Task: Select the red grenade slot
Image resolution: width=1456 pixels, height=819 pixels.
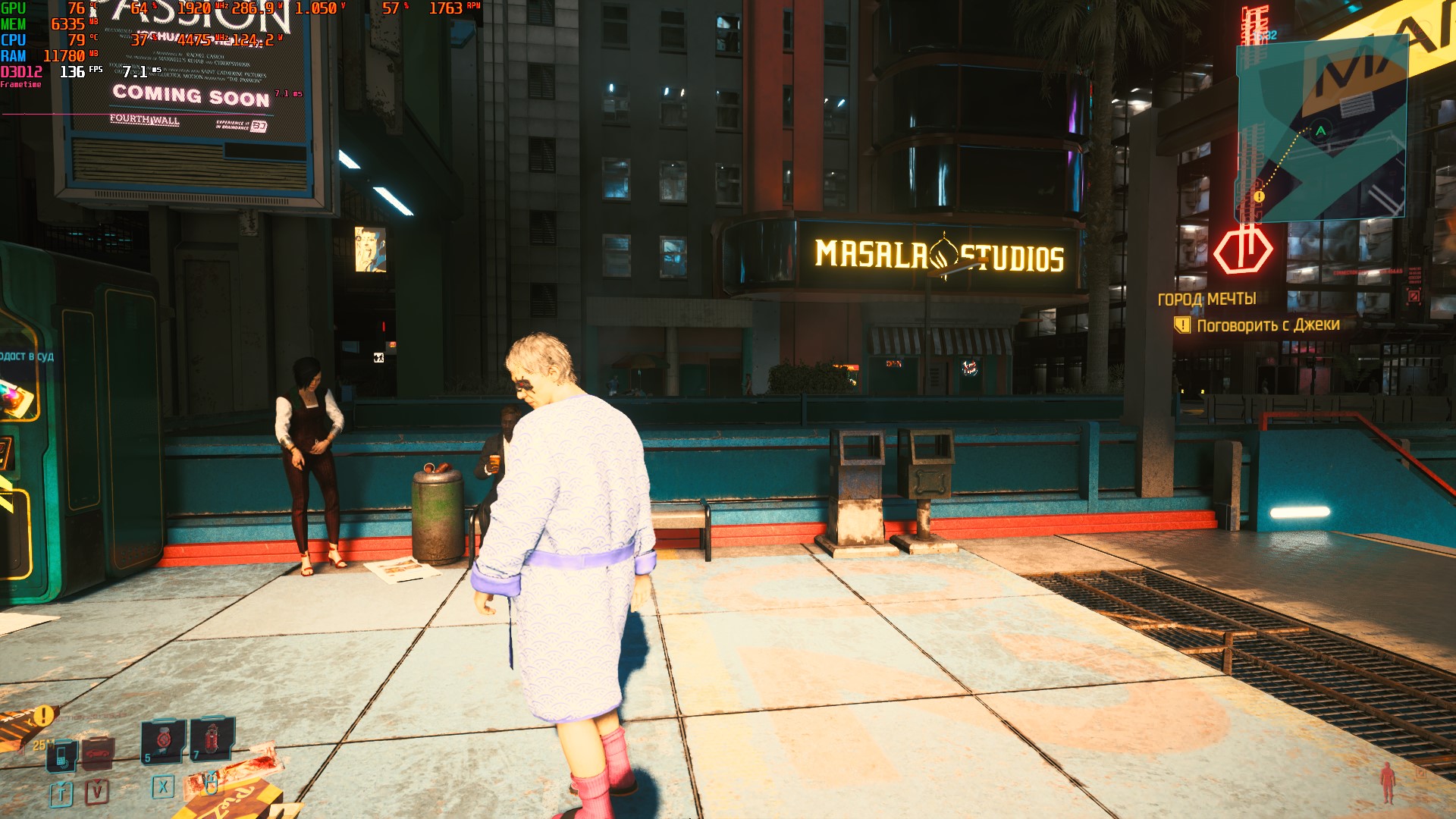Action: [x=212, y=739]
